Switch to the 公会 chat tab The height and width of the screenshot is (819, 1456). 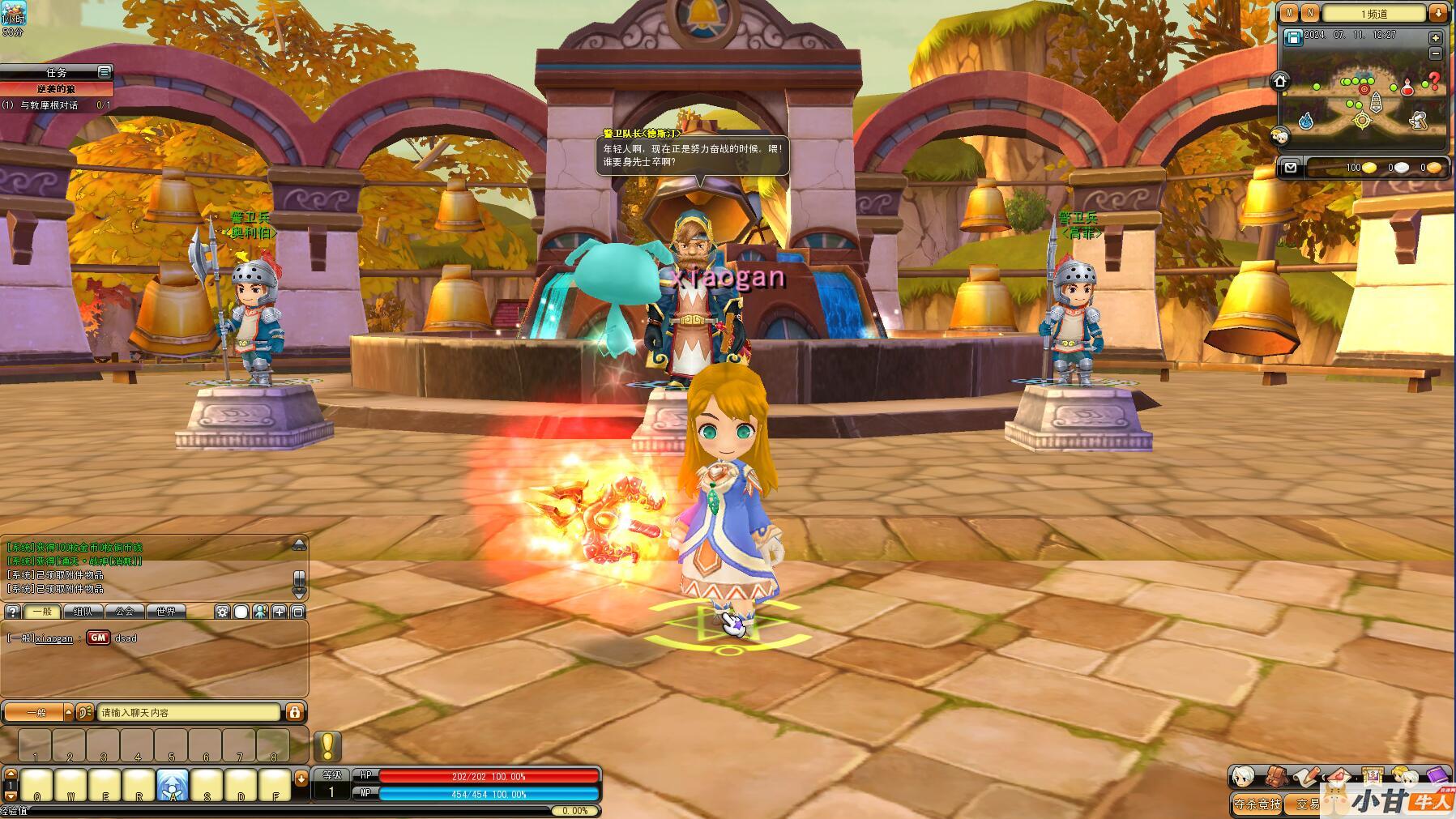(x=124, y=612)
